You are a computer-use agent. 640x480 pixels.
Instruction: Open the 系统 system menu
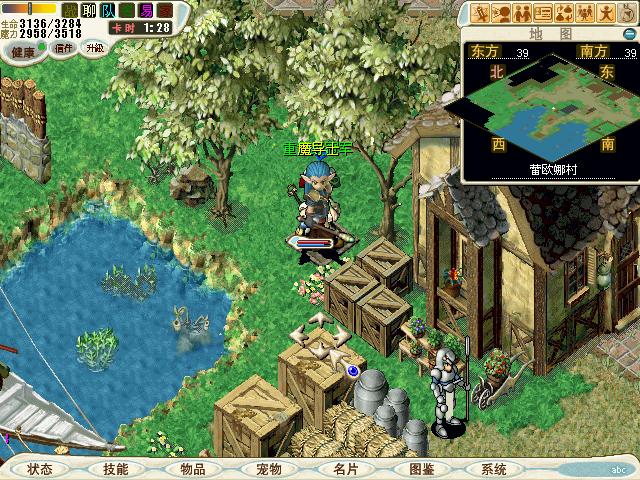coord(493,468)
